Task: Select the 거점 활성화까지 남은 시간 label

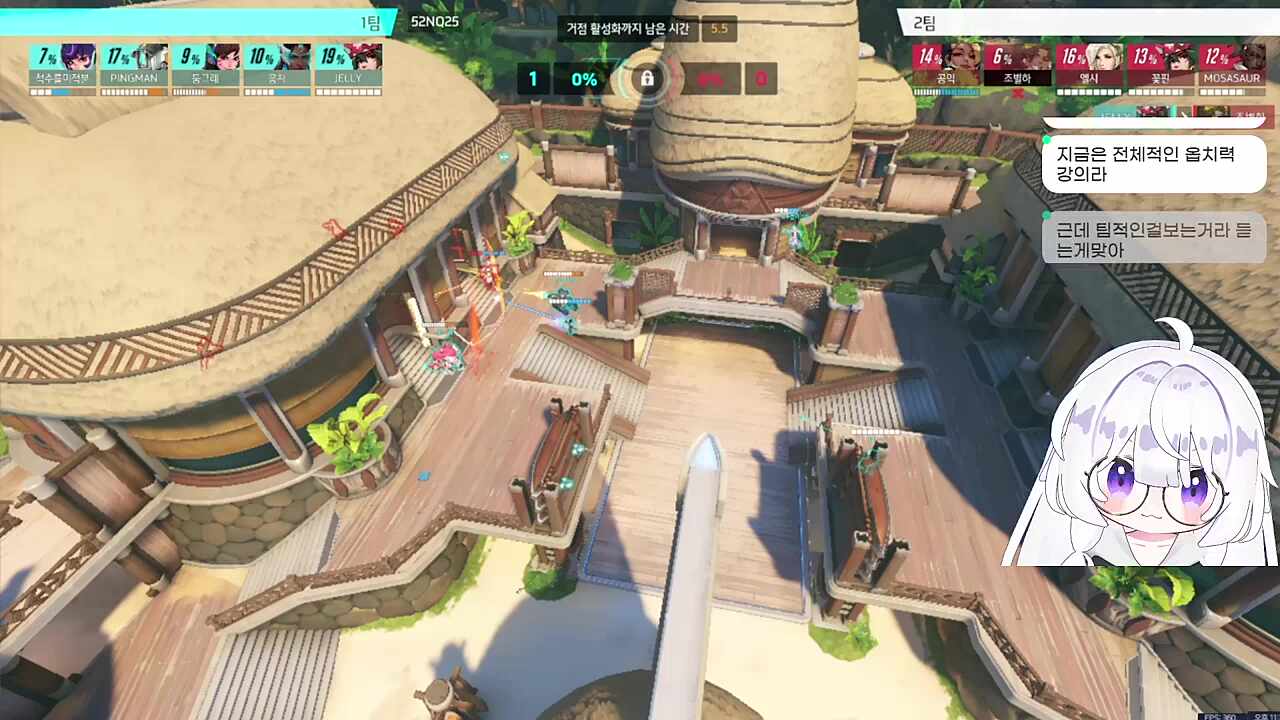Action: [630, 30]
